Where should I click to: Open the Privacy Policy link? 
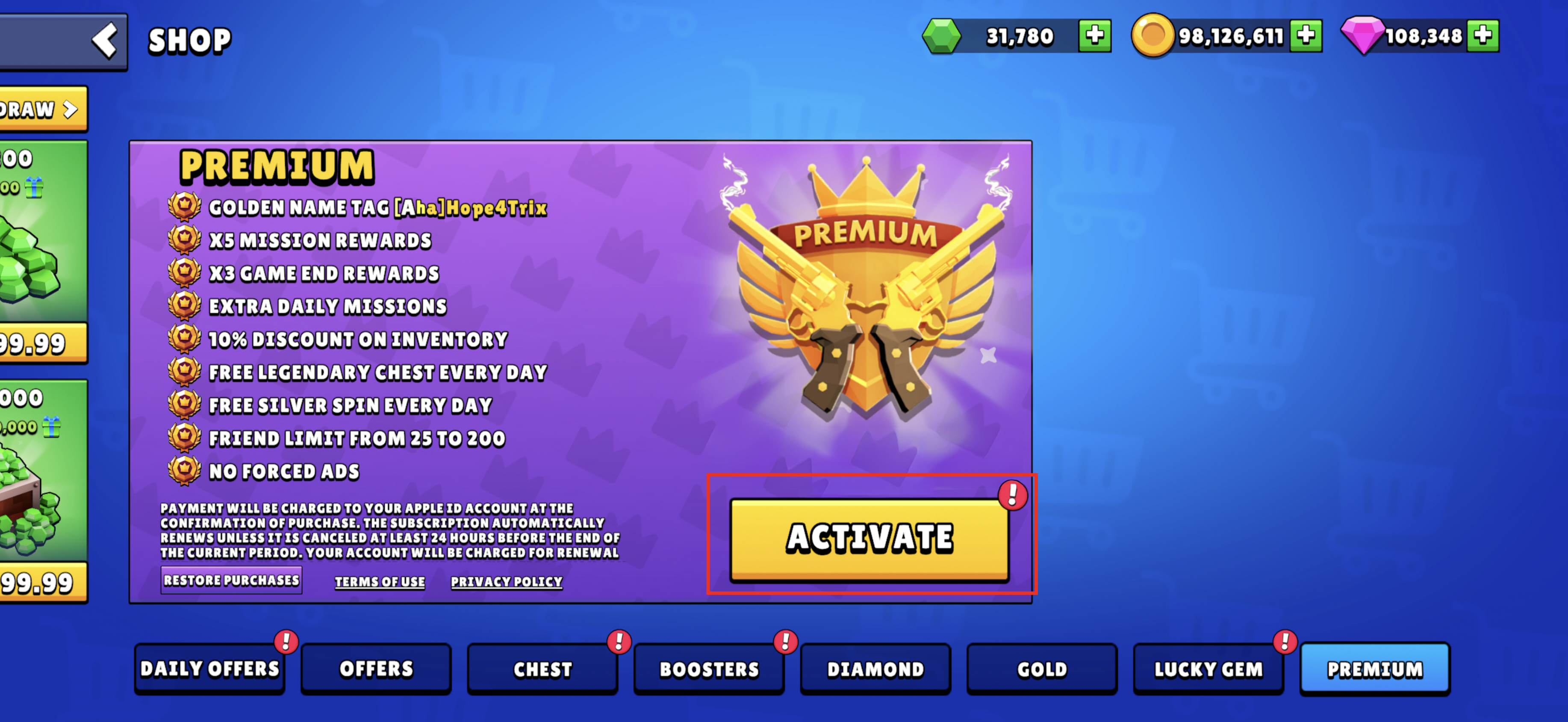(x=507, y=582)
